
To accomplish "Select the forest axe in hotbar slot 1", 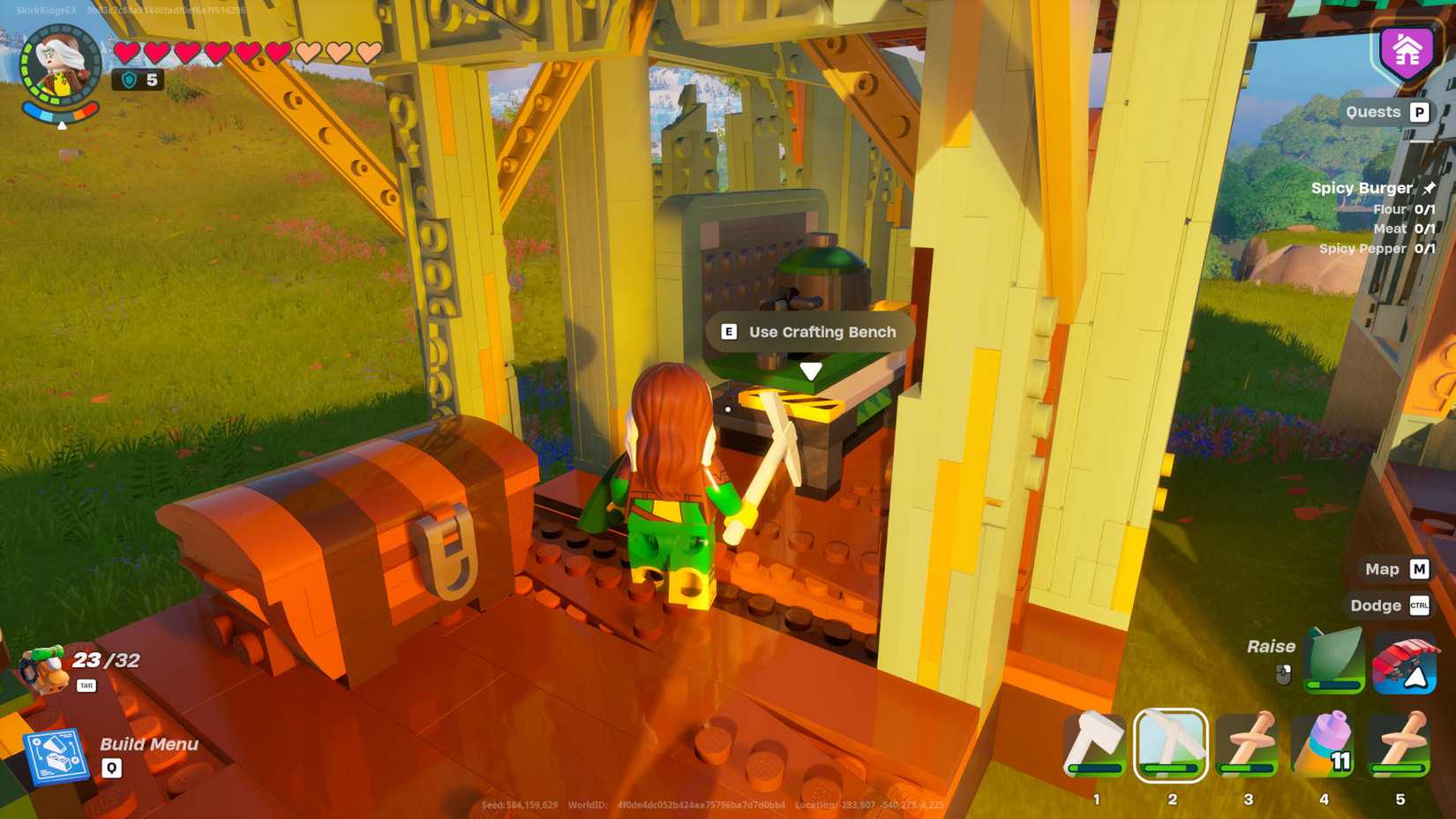I will click(x=1093, y=742).
